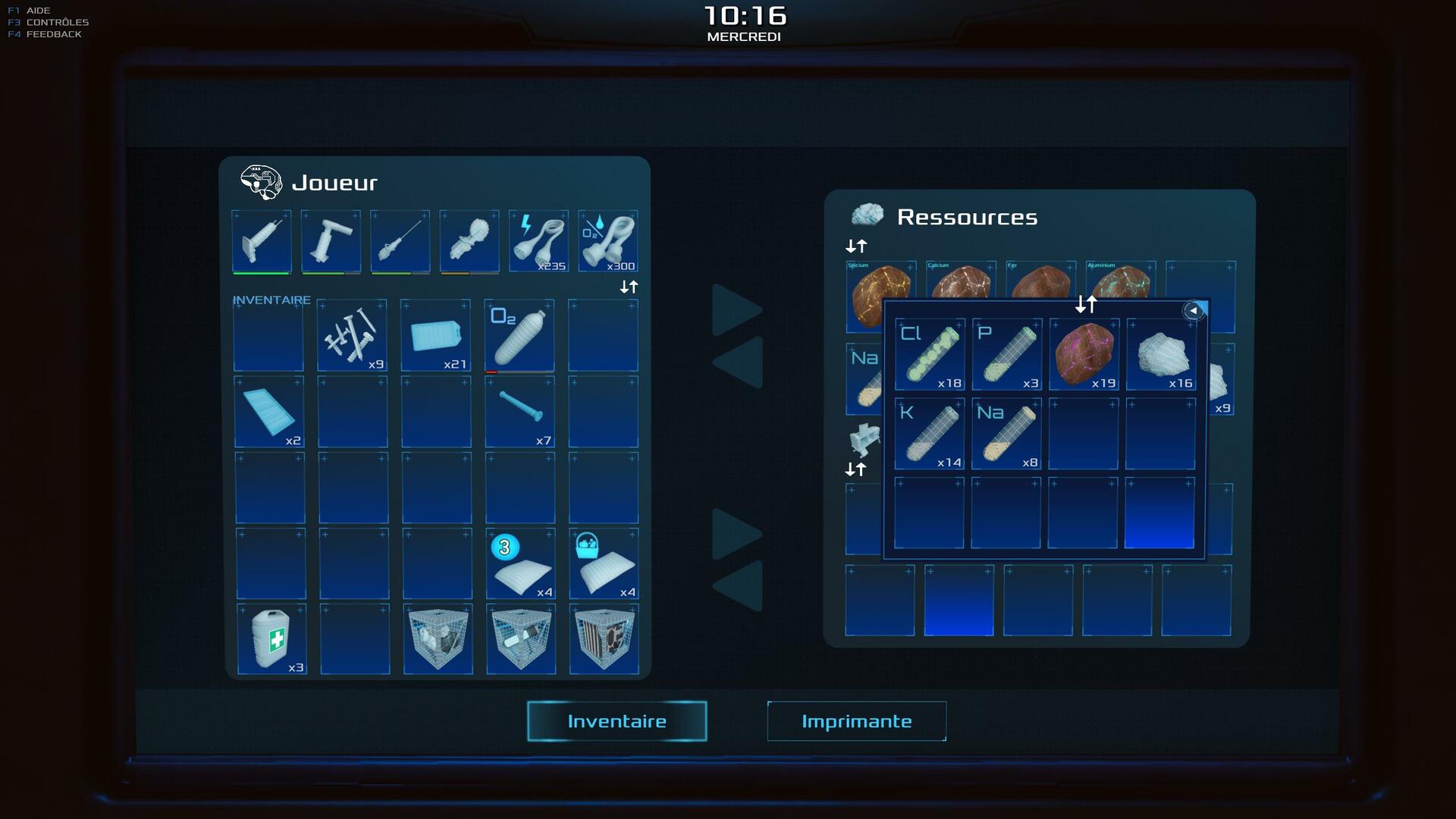Select the tube item stack x7
Screen dimensions: 1456x819
click(519, 412)
